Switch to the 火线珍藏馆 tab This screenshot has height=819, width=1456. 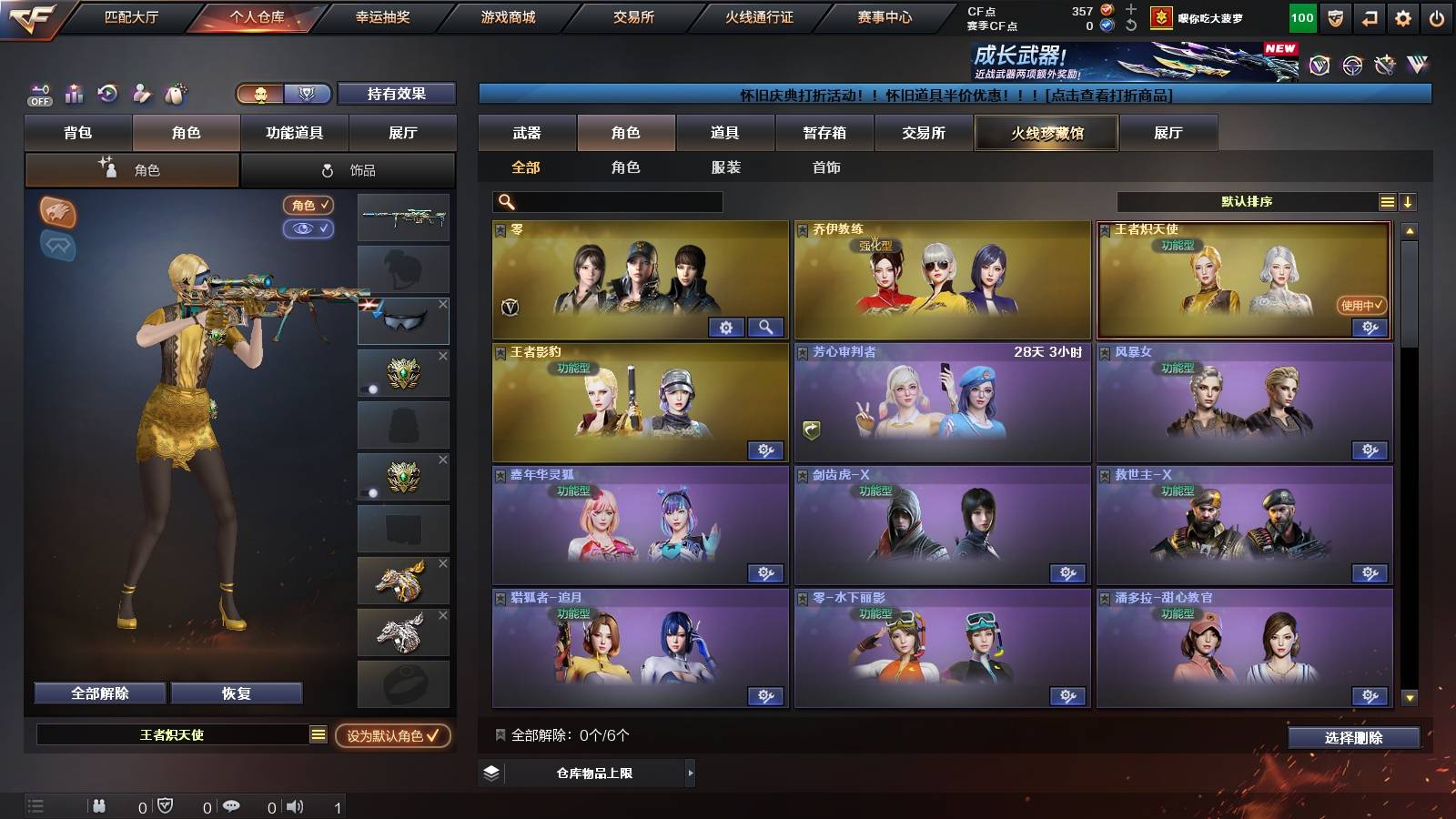point(1046,133)
